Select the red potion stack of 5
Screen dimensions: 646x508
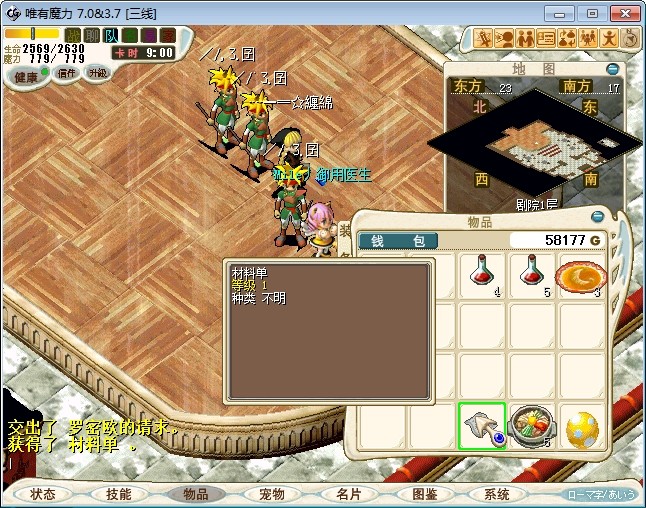(x=532, y=275)
